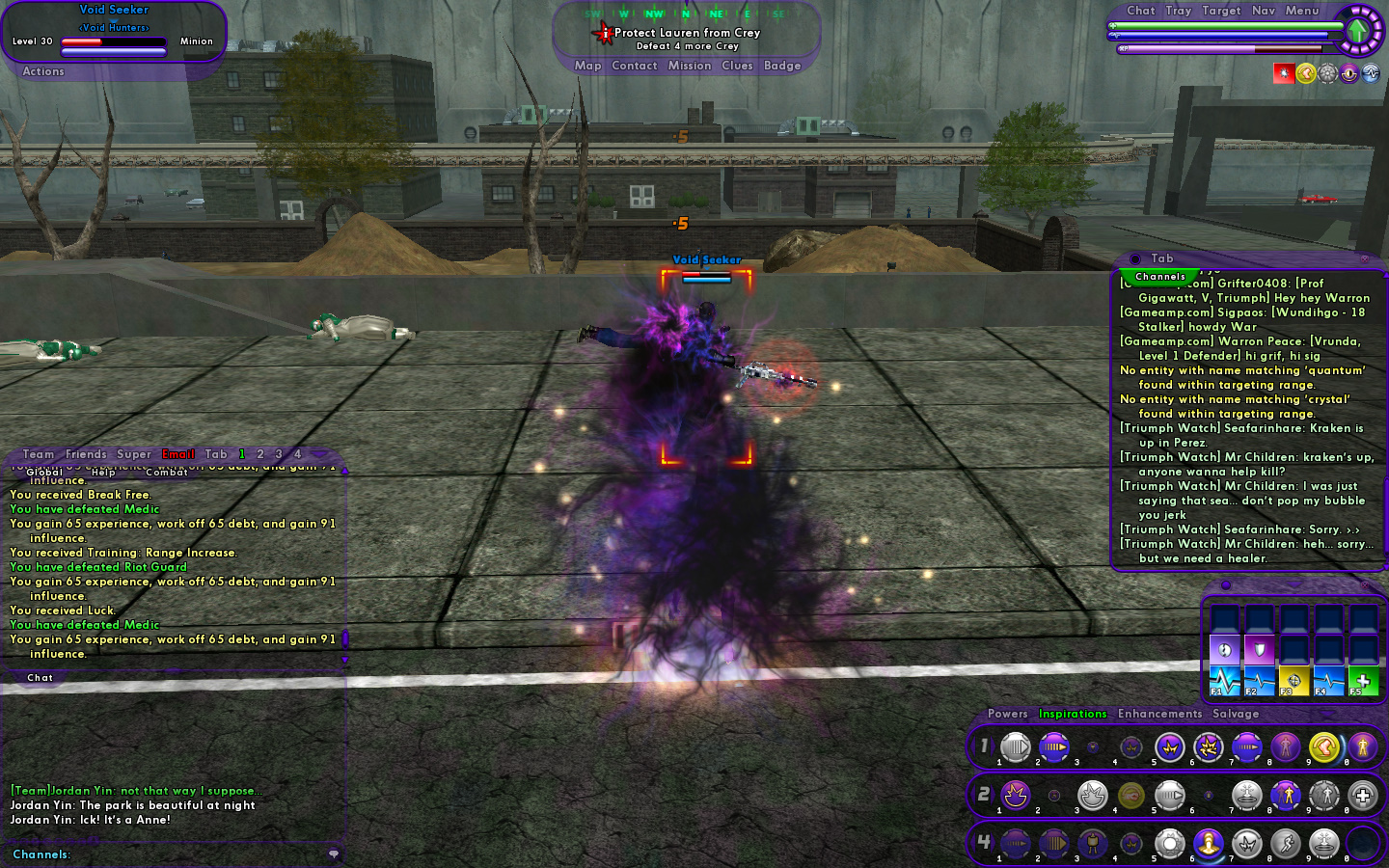View the Badge list
Viewport: 1389px width, 868px height.
pos(782,66)
